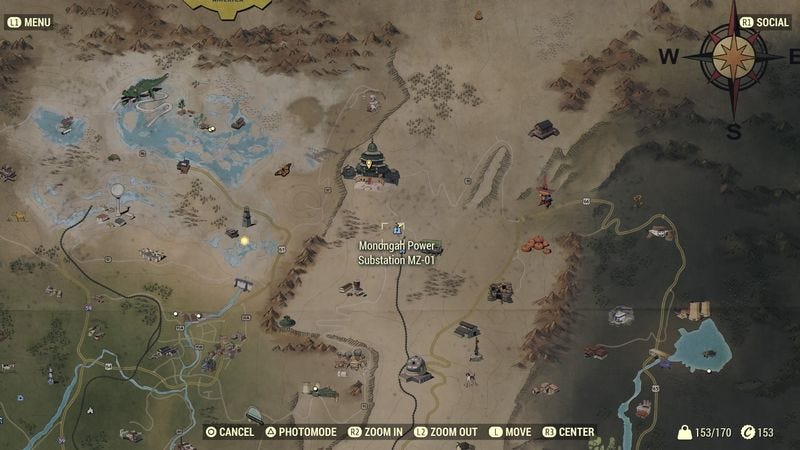Select the observatory dome map marker
The width and height of the screenshot is (800, 450).
tap(416, 369)
